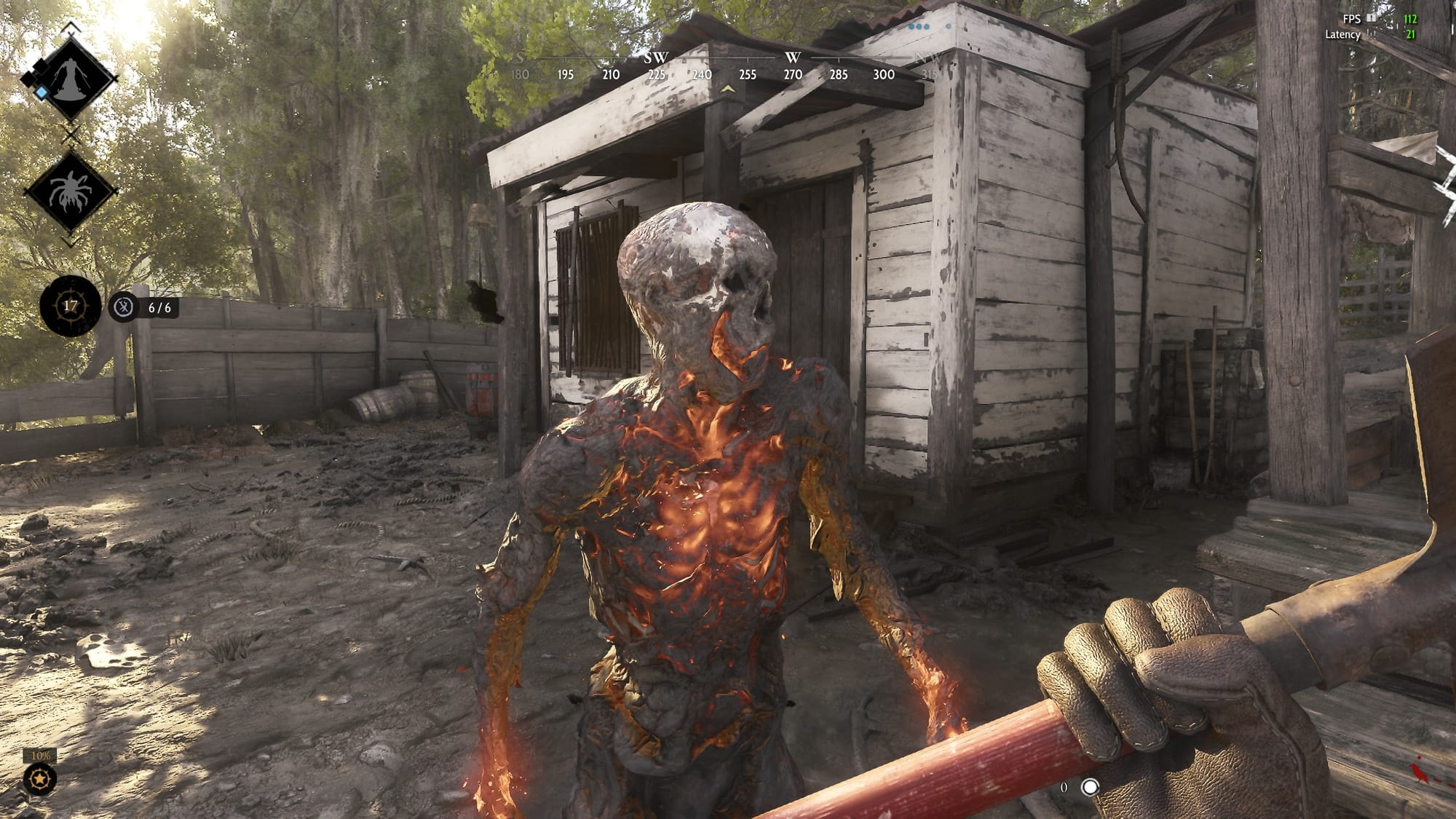The image size is (1456, 819).
Task: Toggle the rightmost hollow teammate dot indicator
Action: (949, 26)
